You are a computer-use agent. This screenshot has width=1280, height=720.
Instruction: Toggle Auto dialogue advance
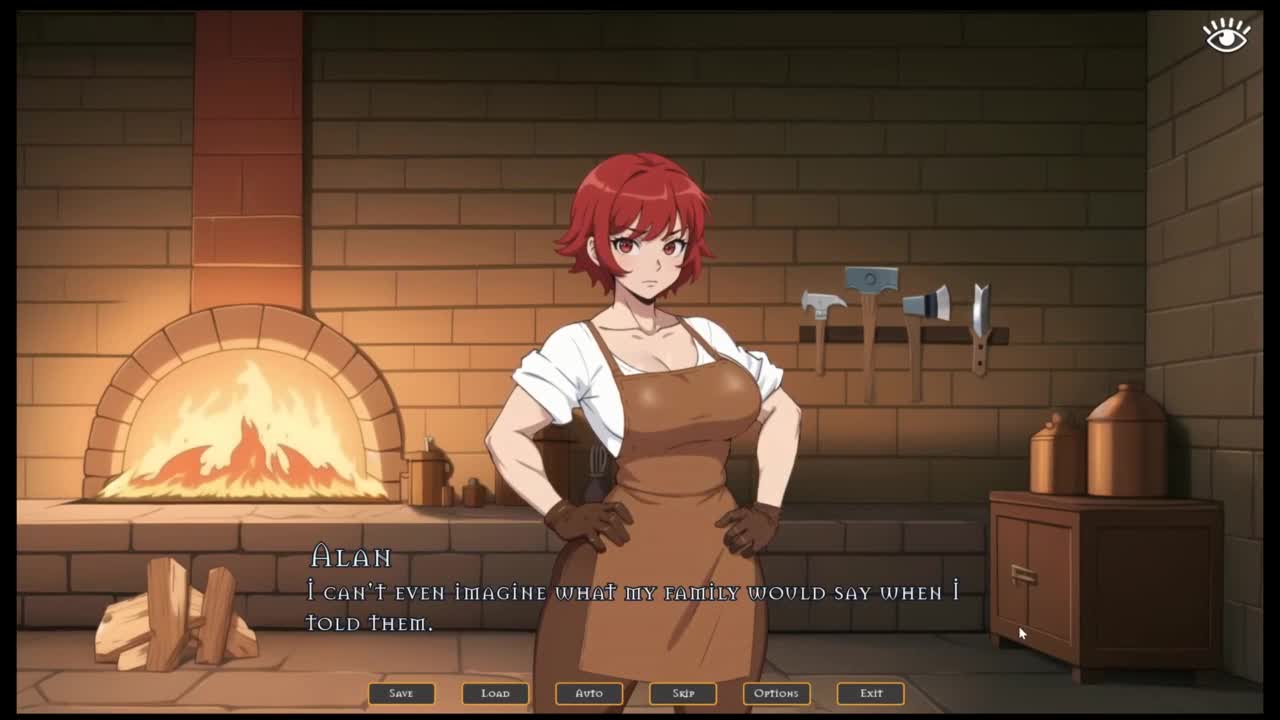click(x=589, y=693)
